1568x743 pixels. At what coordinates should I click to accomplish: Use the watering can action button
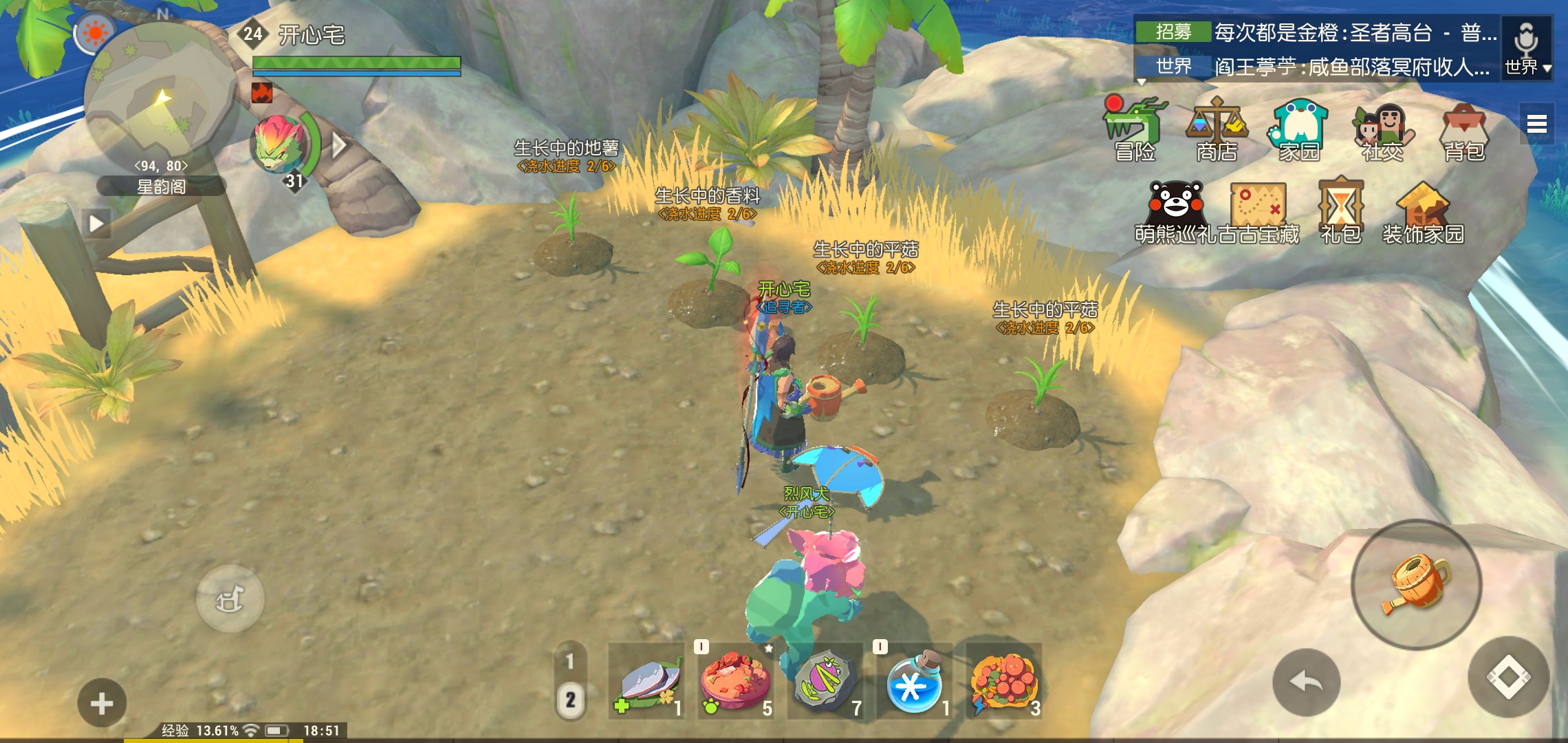click(1416, 585)
